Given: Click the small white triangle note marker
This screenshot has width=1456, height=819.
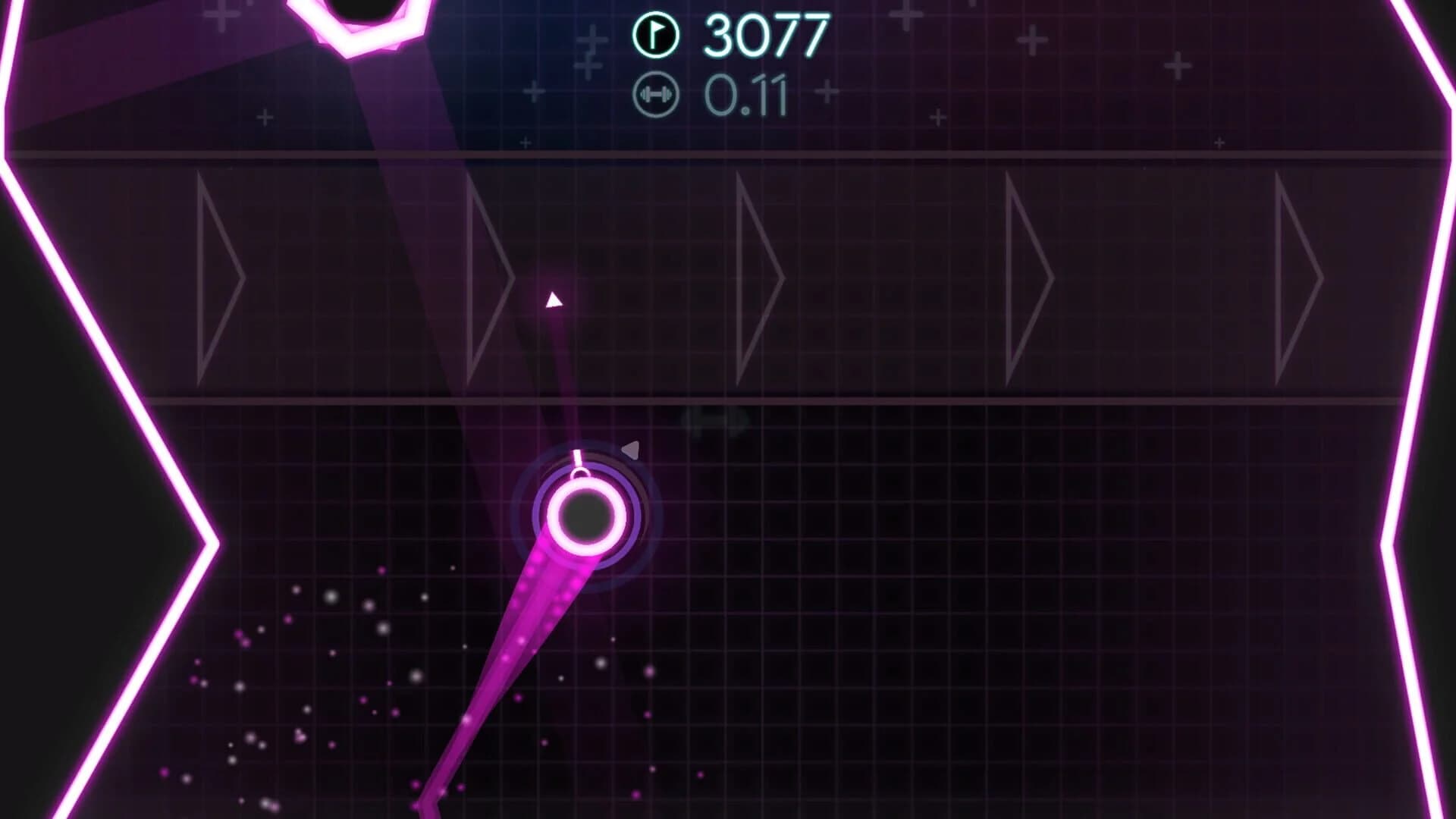Looking at the screenshot, I should click(554, 300).
